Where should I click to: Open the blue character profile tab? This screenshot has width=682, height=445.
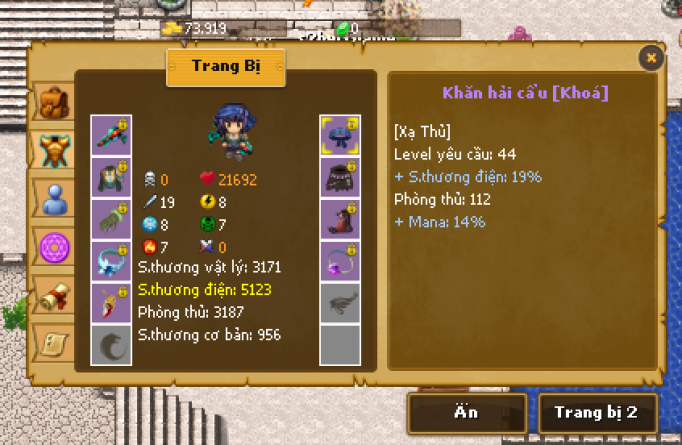pyautogui.click(x=51, y=198)
